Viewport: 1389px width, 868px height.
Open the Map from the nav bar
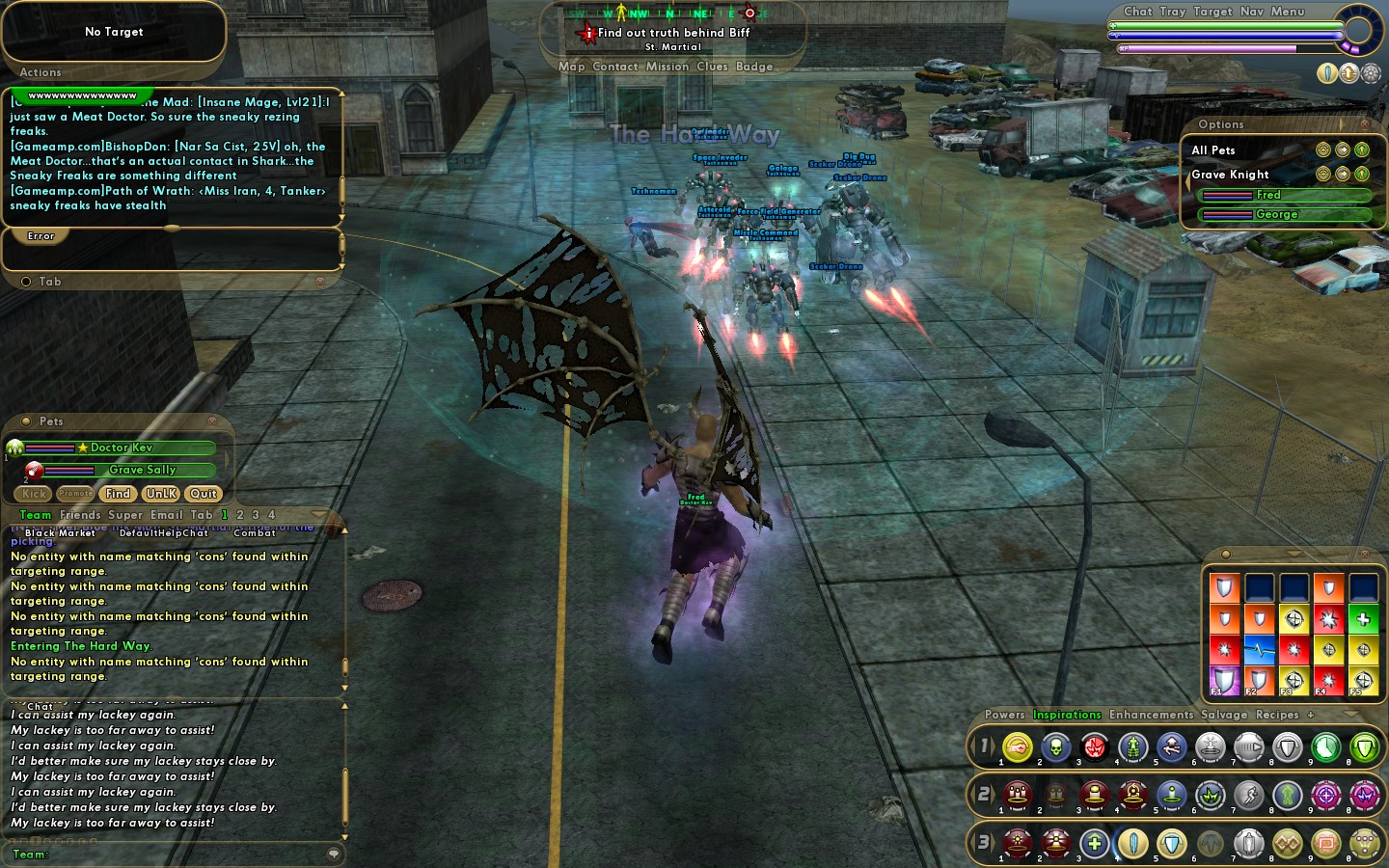pos(571,67)
